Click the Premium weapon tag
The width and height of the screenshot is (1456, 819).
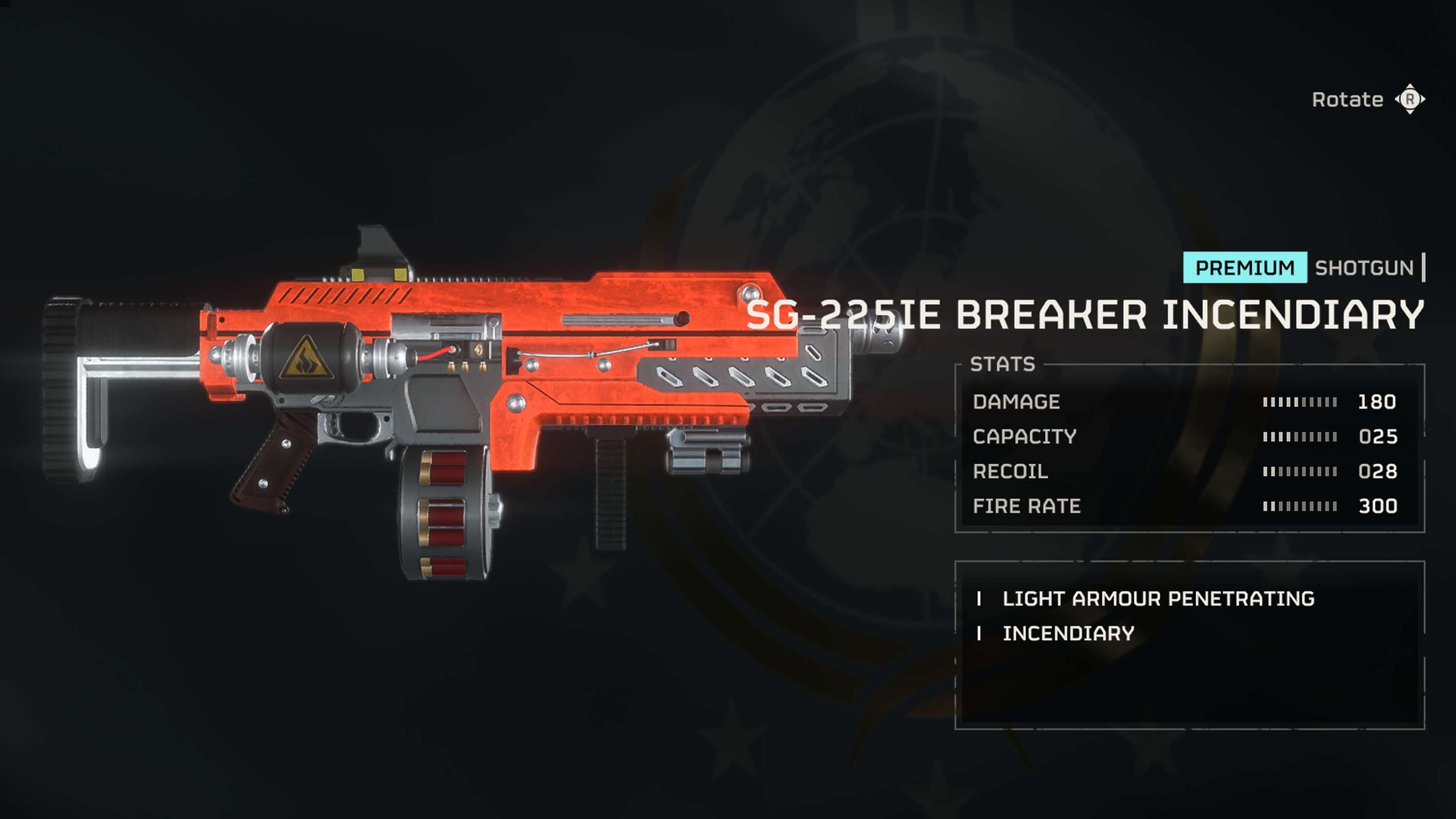(x=1245, y=267)
